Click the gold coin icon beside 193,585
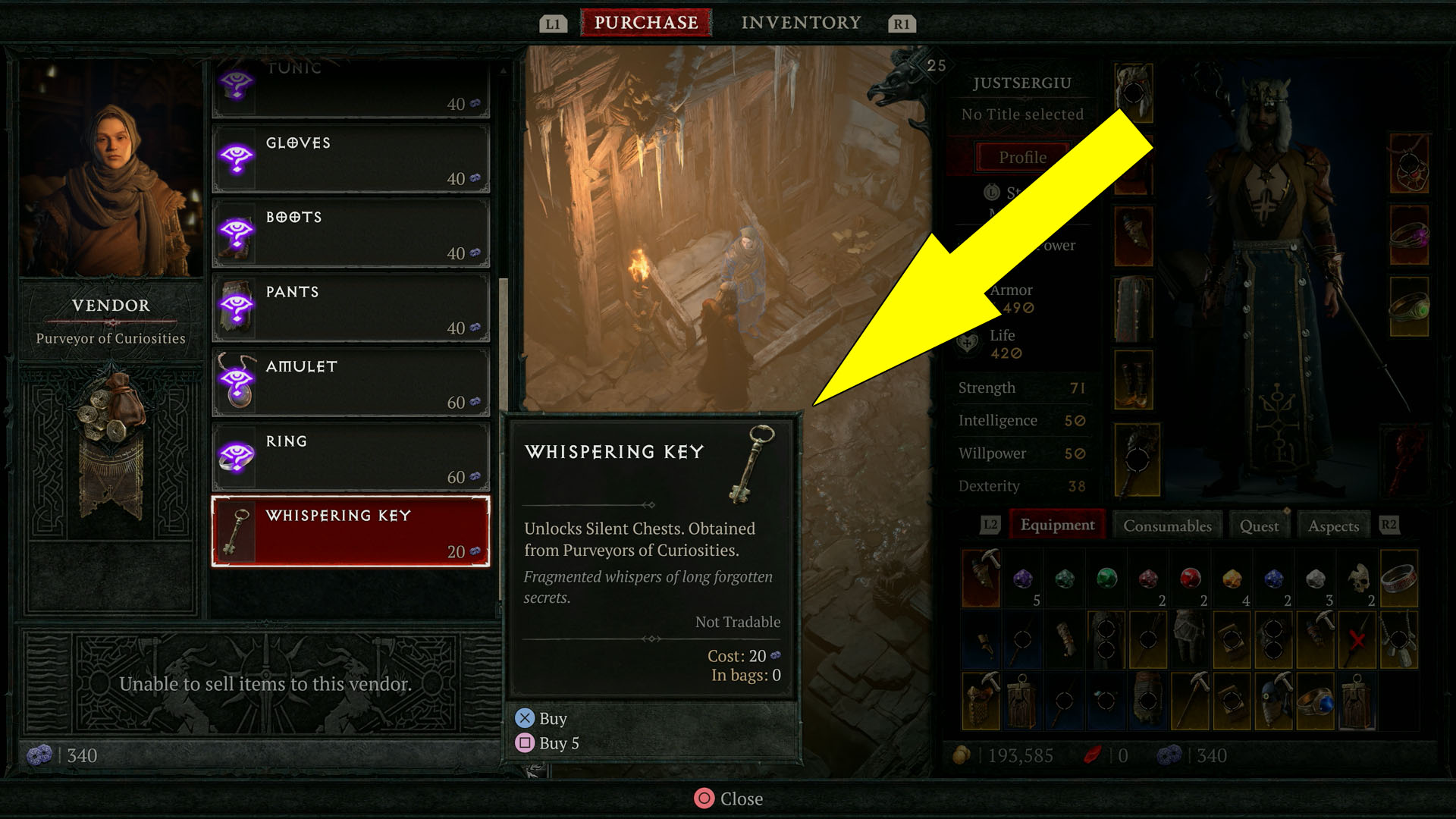This screenshot has height=819, width=1456. (x=963, y=755)
